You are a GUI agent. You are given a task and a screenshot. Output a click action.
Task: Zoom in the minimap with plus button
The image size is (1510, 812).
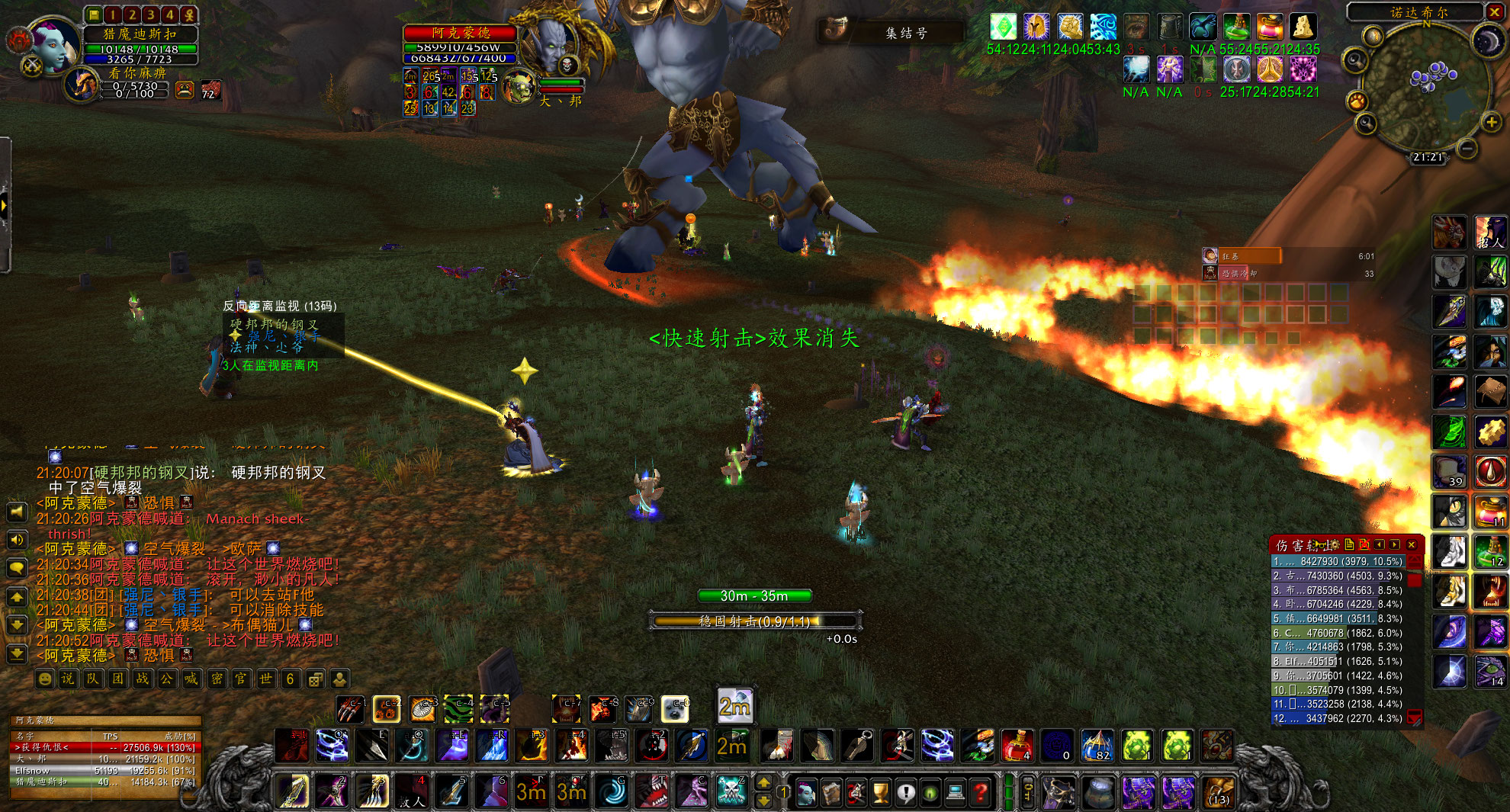click(x=1491, y=122)
